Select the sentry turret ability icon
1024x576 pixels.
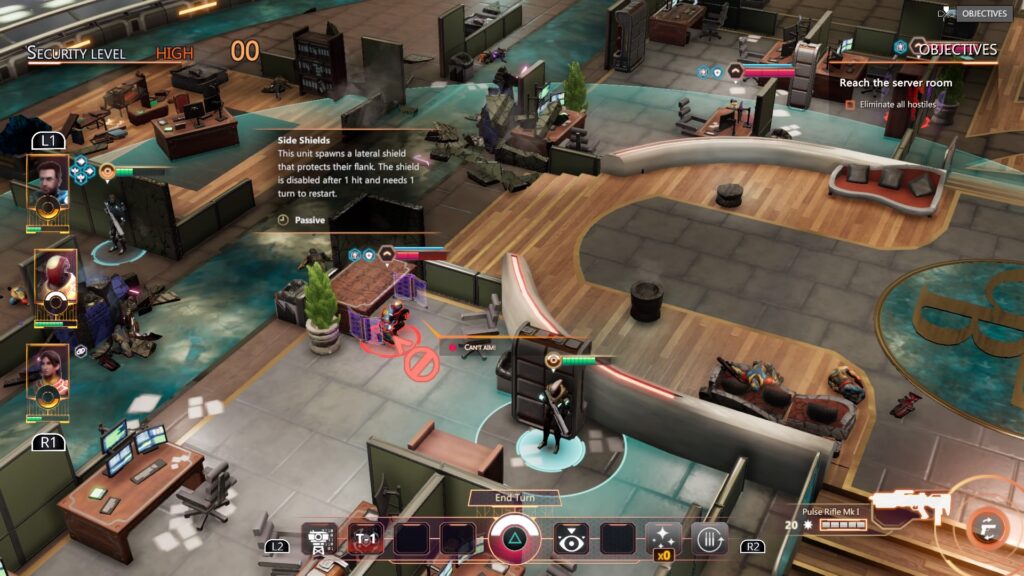[x=320, y=539]
